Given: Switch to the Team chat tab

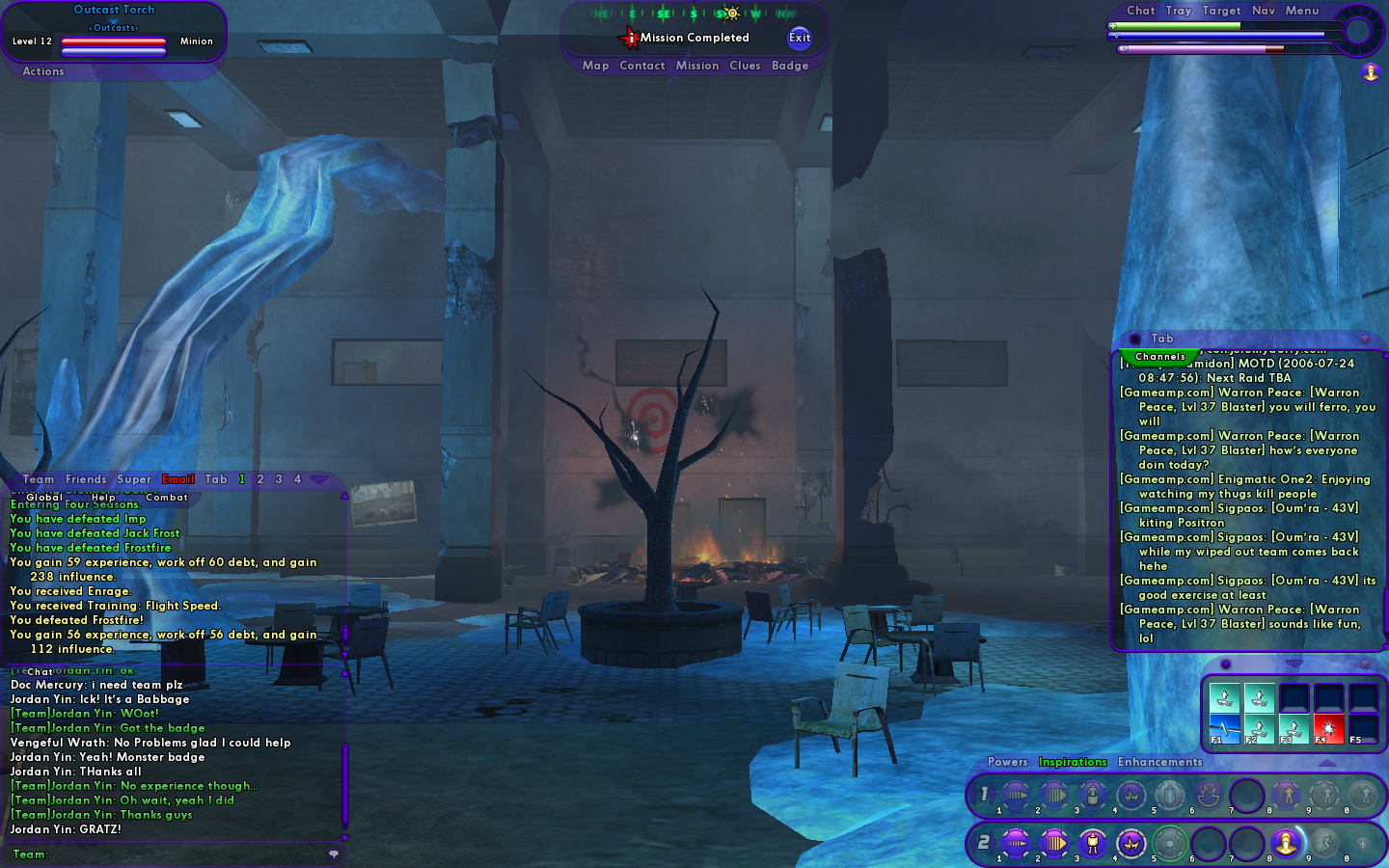Looking at the screenshot, I should (39, 479).
